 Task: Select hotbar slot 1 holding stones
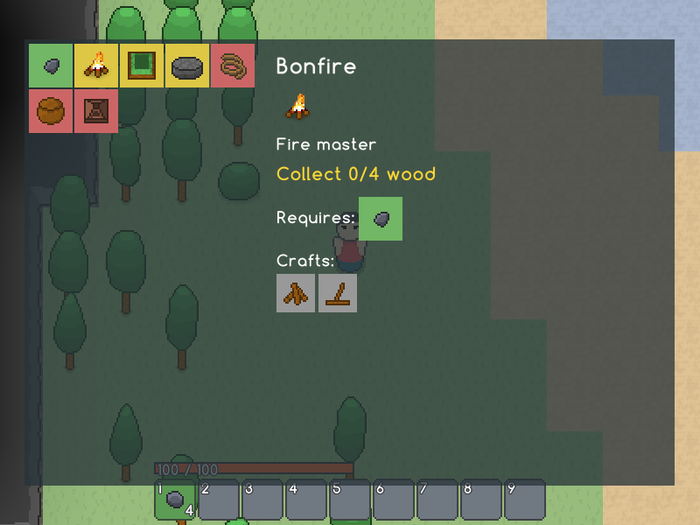click(175, 499)
